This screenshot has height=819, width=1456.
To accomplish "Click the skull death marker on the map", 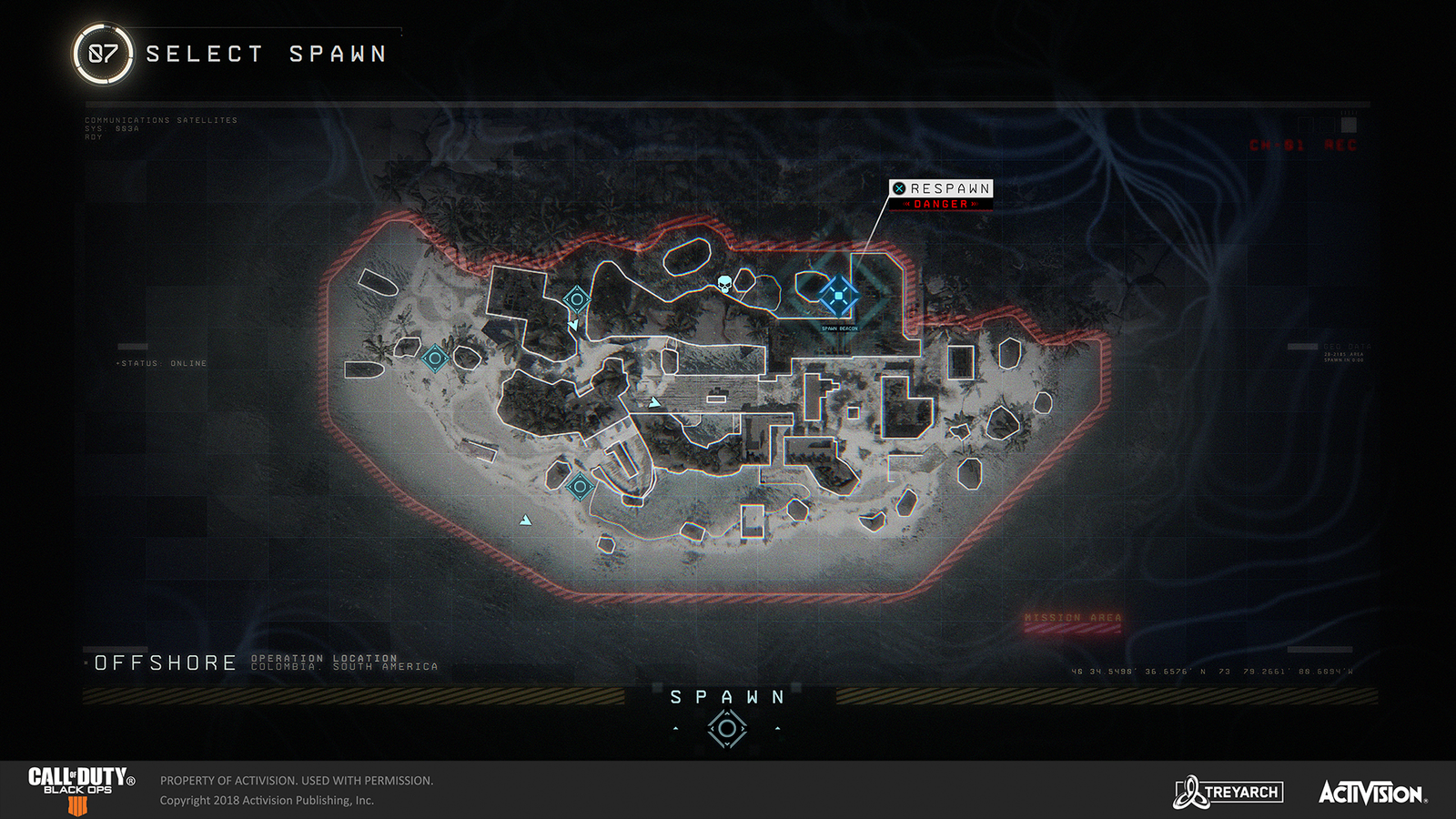I will (x=723, y=283).
